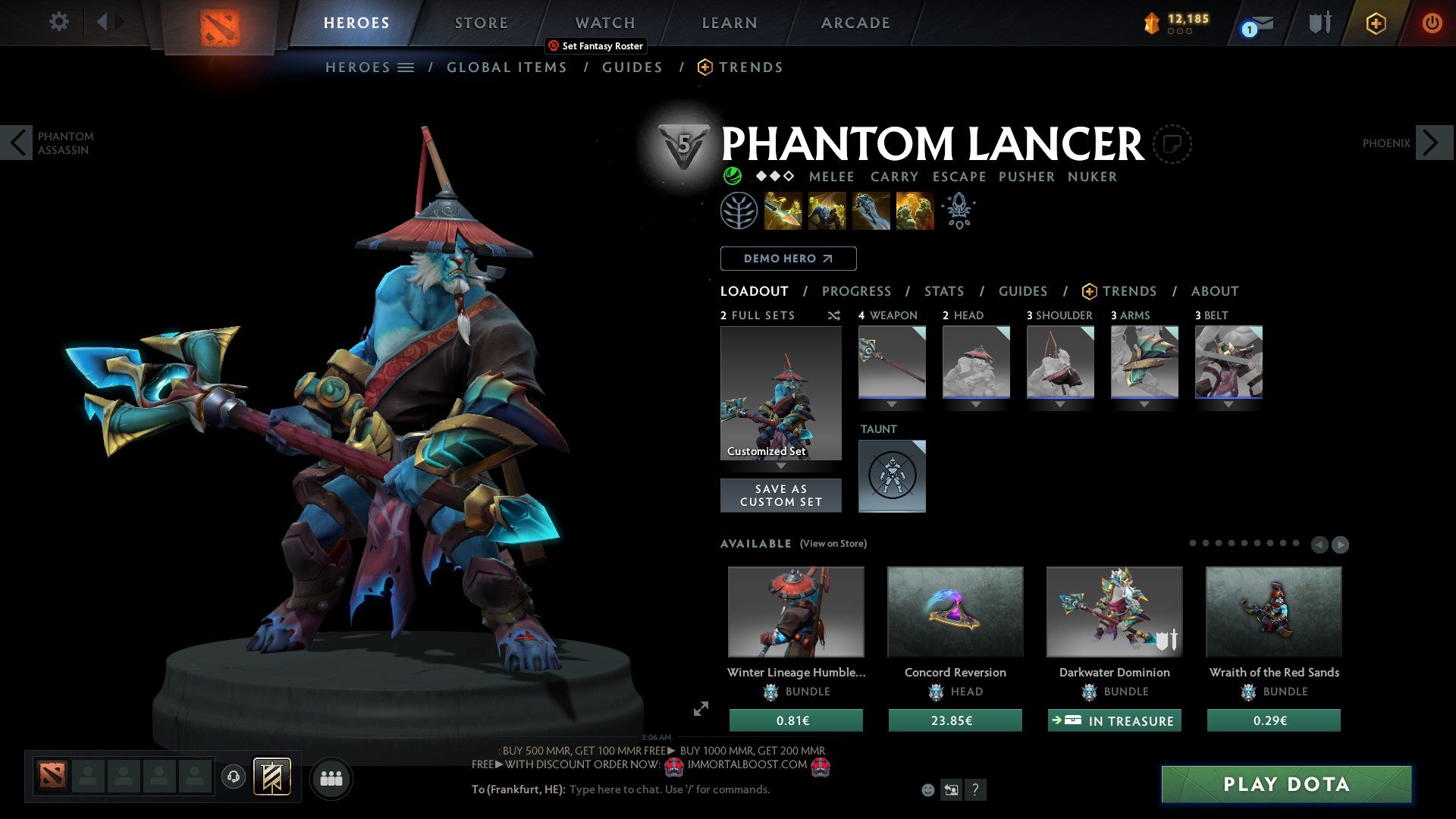Image resolution: width=1456 pixels, height=819 pixels.
Task: Click the emoticon icon next to the chat field
Action: pyautogui.click(x=927, y=789)
